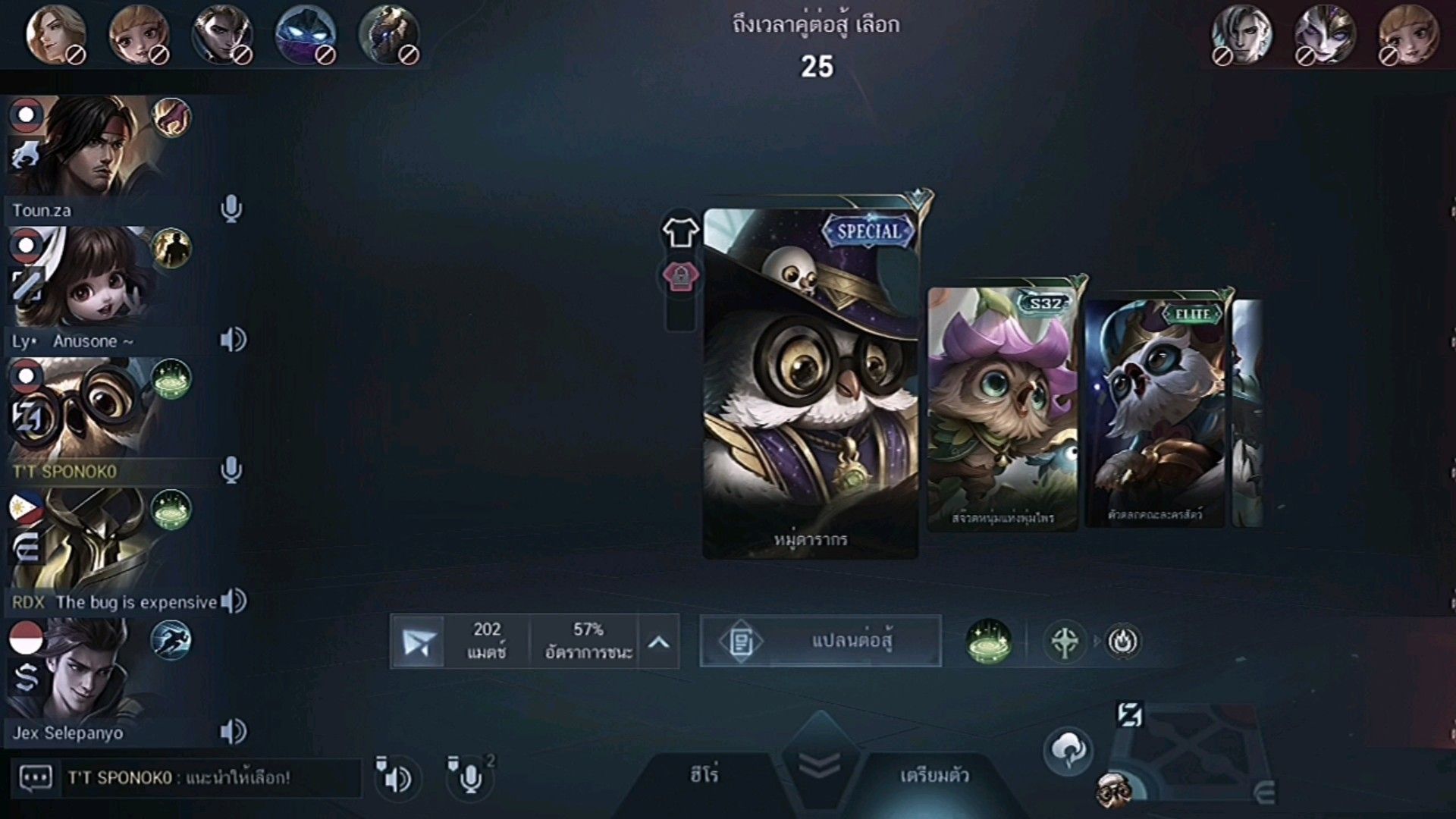This screenshot has width=1456, height=819.
Task: Toggle the bottom microphone voice button
Action: click(x=469, y=777)
